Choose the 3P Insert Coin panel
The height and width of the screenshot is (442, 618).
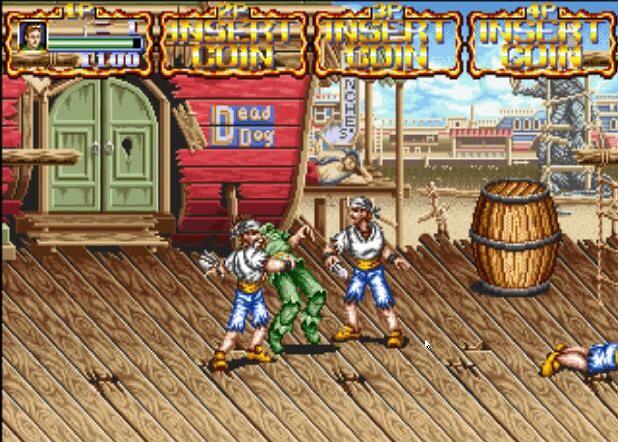click(x=388, y=43)
